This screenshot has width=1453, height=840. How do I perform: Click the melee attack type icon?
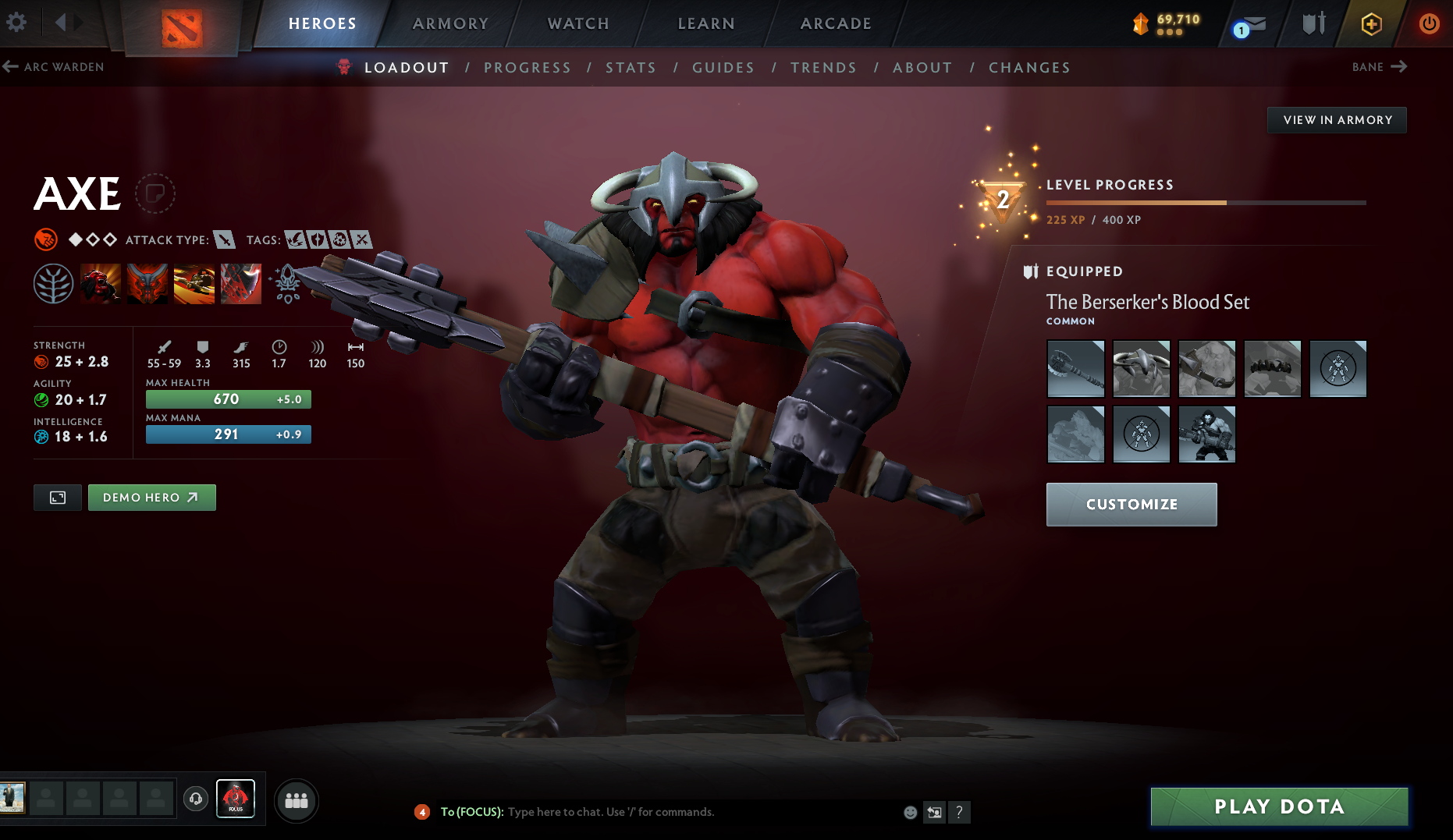[x=226, y=239]
